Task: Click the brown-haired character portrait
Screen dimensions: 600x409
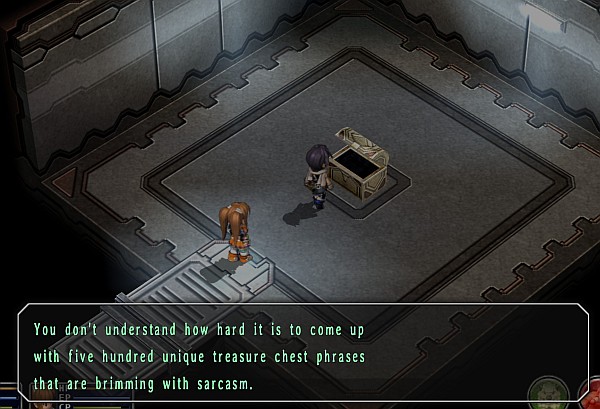Action: click(x=45, y=402)
